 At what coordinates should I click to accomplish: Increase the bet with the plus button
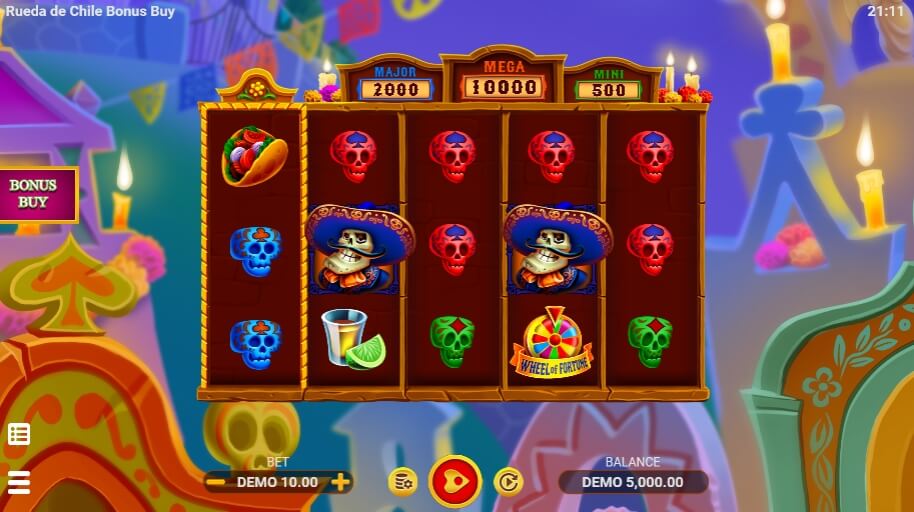point(341,482)
